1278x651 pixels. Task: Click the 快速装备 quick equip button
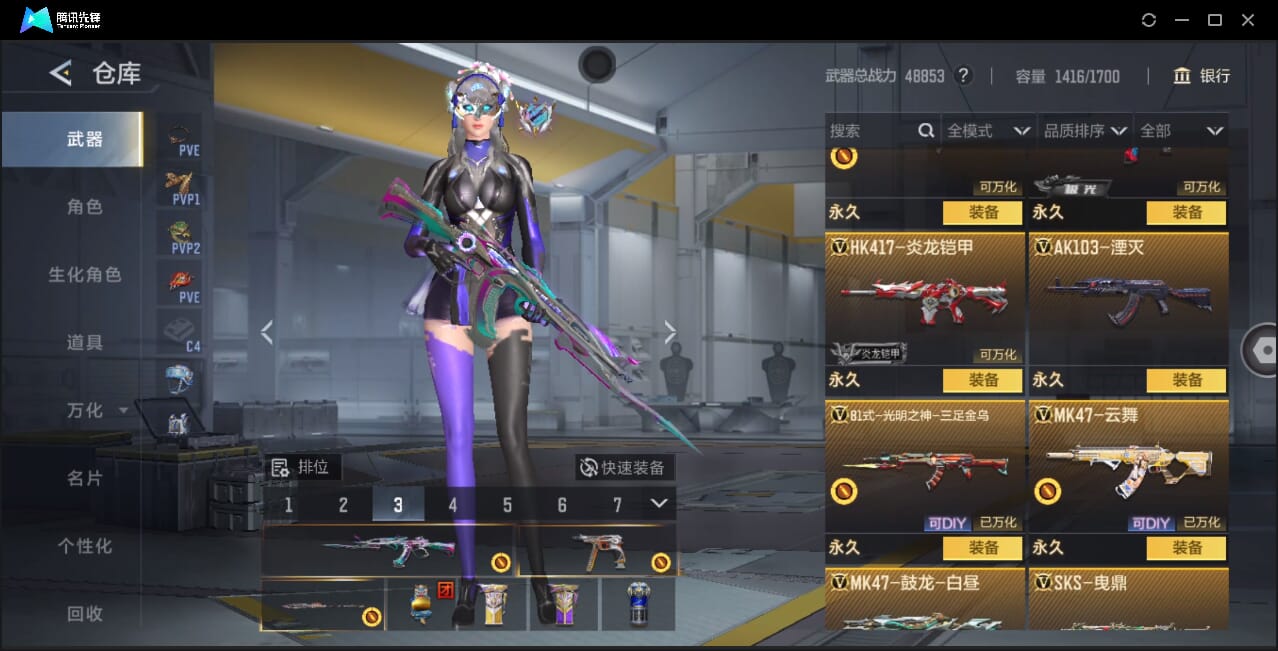pyautogui.click(x=625, y=467)
